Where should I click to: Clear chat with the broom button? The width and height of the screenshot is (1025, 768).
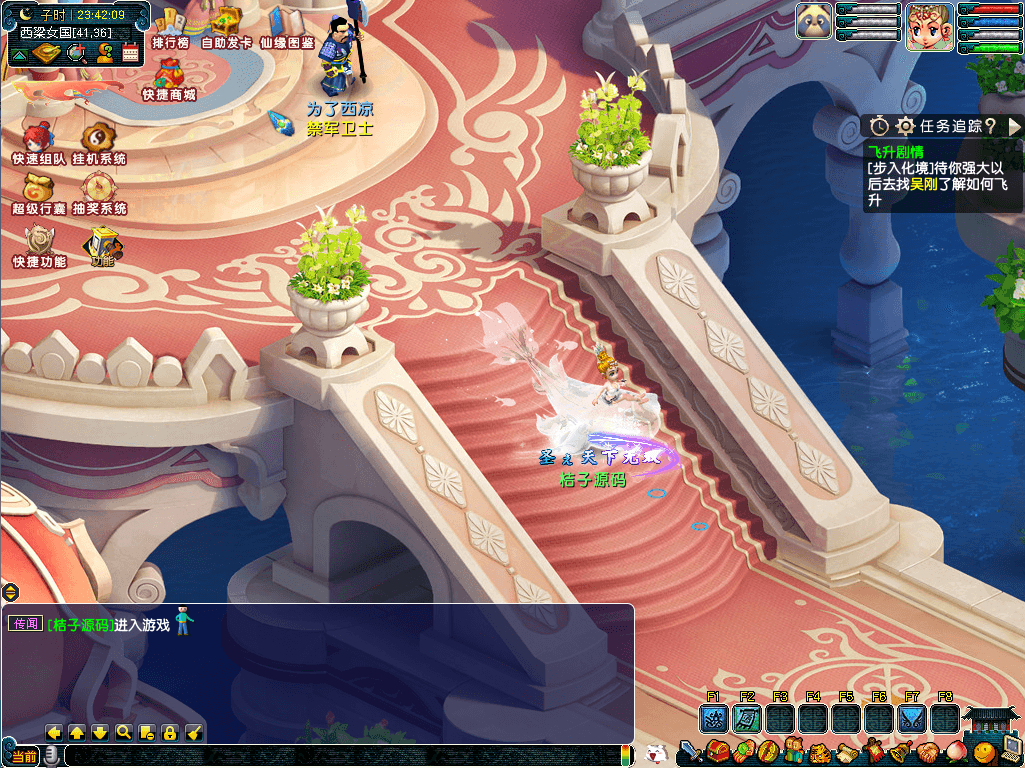195,732
